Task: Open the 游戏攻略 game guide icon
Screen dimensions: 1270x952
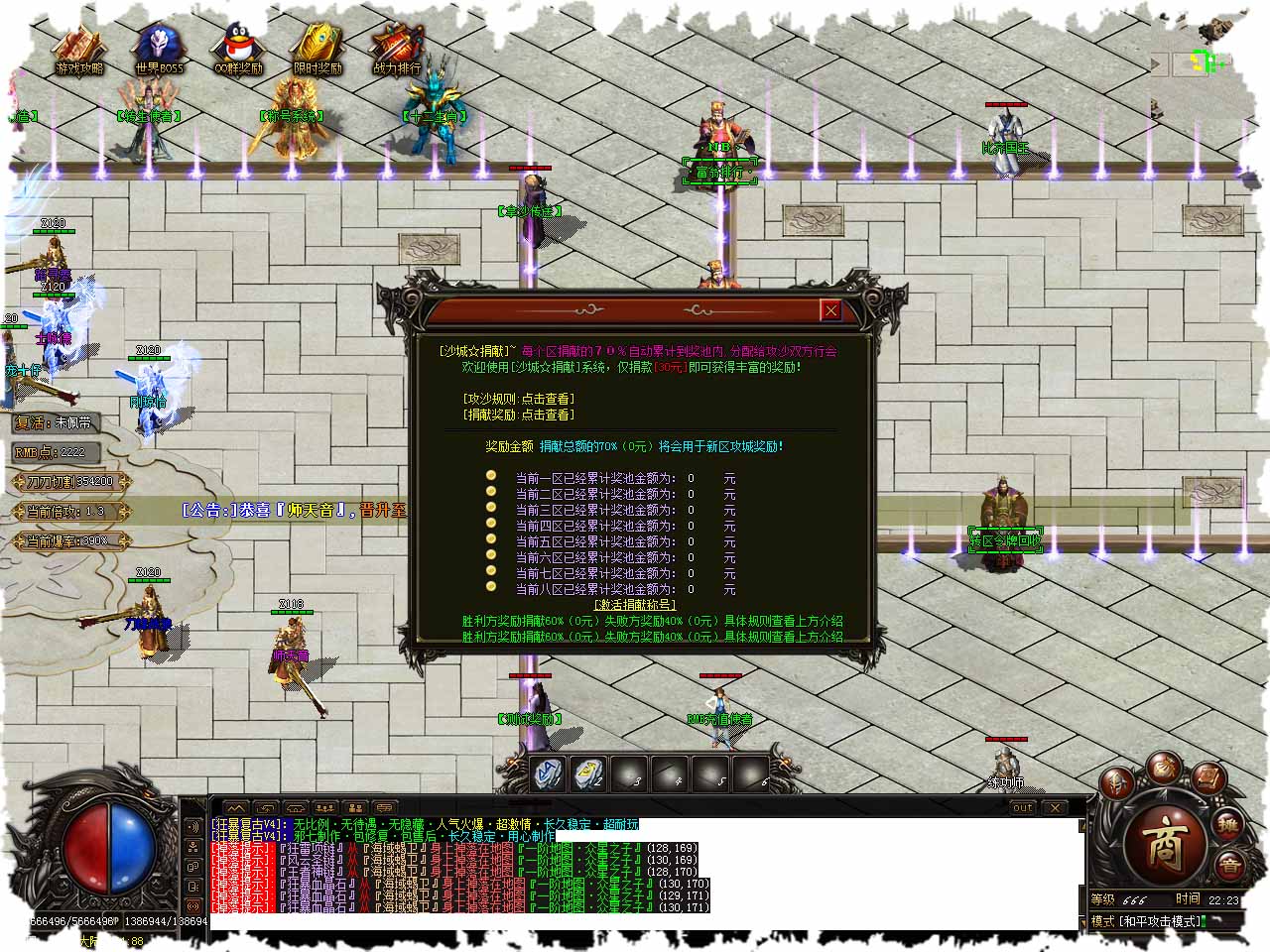Action: tap(79, 48)
